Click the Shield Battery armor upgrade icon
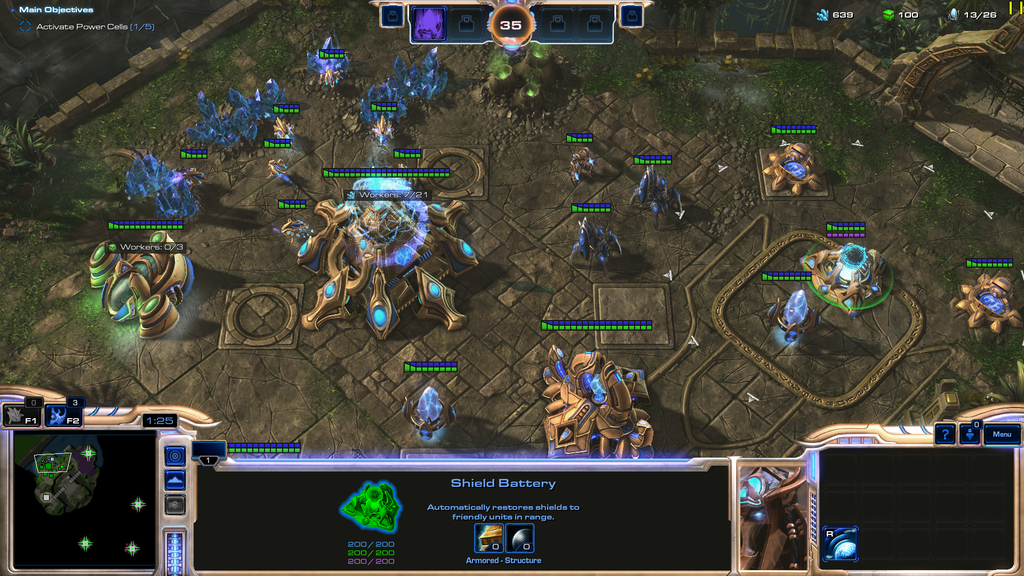The width and height of the screenshot is (1024, 576). (490, 539)
